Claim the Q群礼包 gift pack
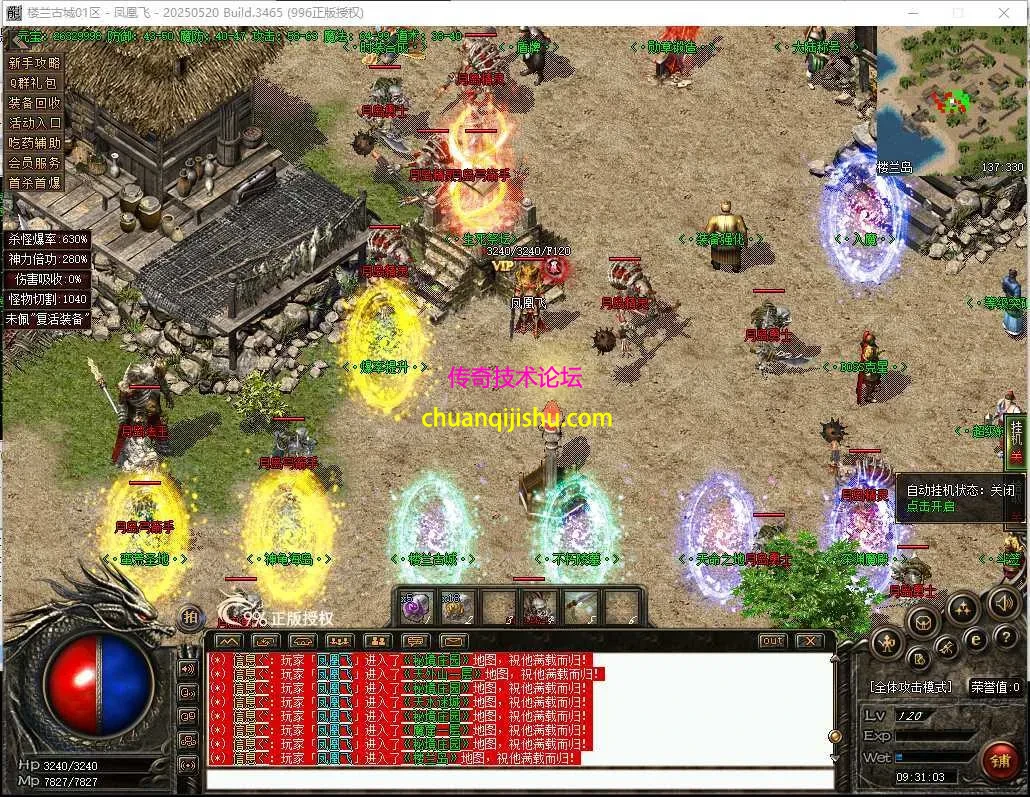 tap(35, 82)
